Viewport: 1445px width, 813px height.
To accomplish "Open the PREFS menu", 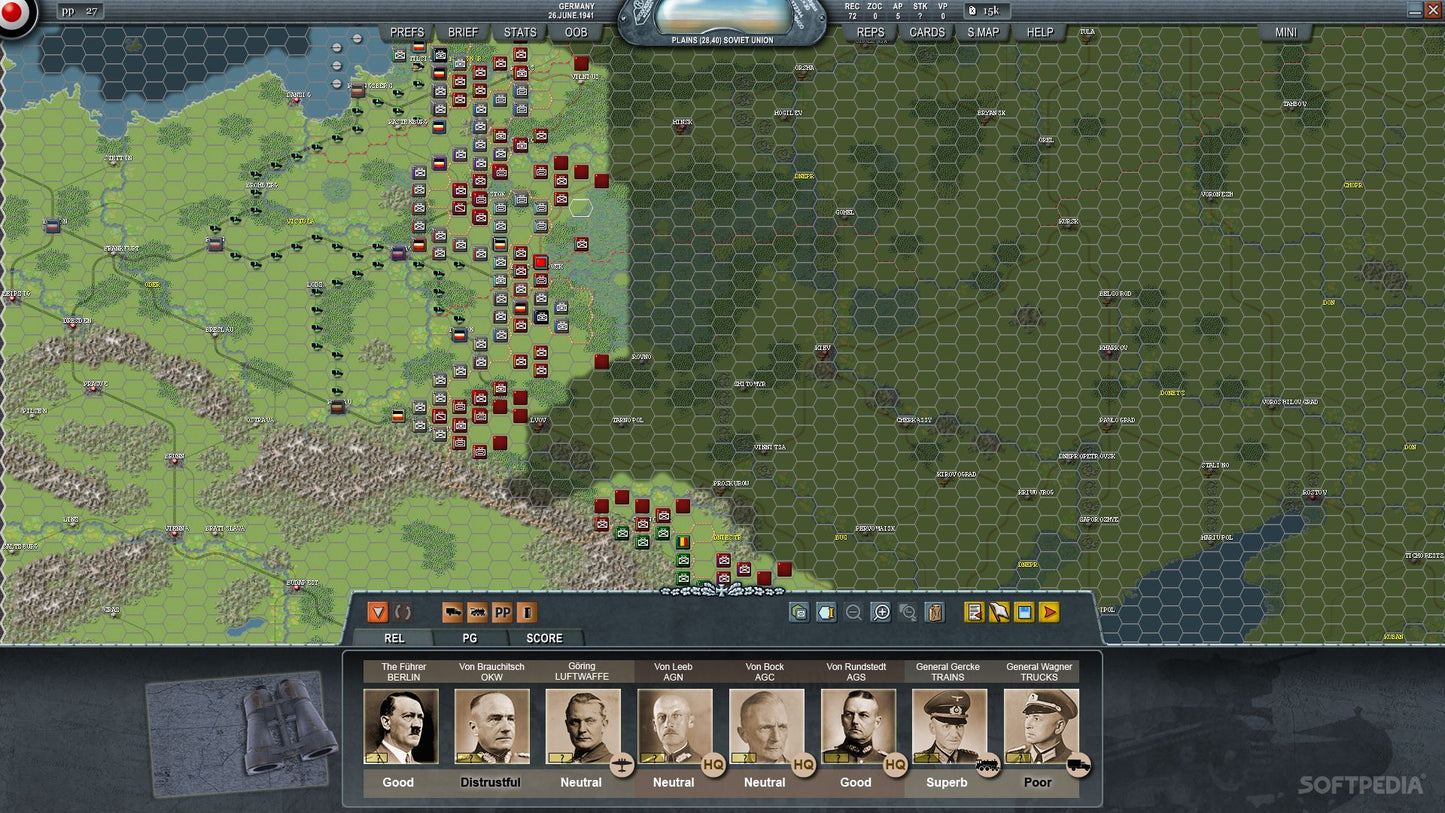I will [407, 32].
